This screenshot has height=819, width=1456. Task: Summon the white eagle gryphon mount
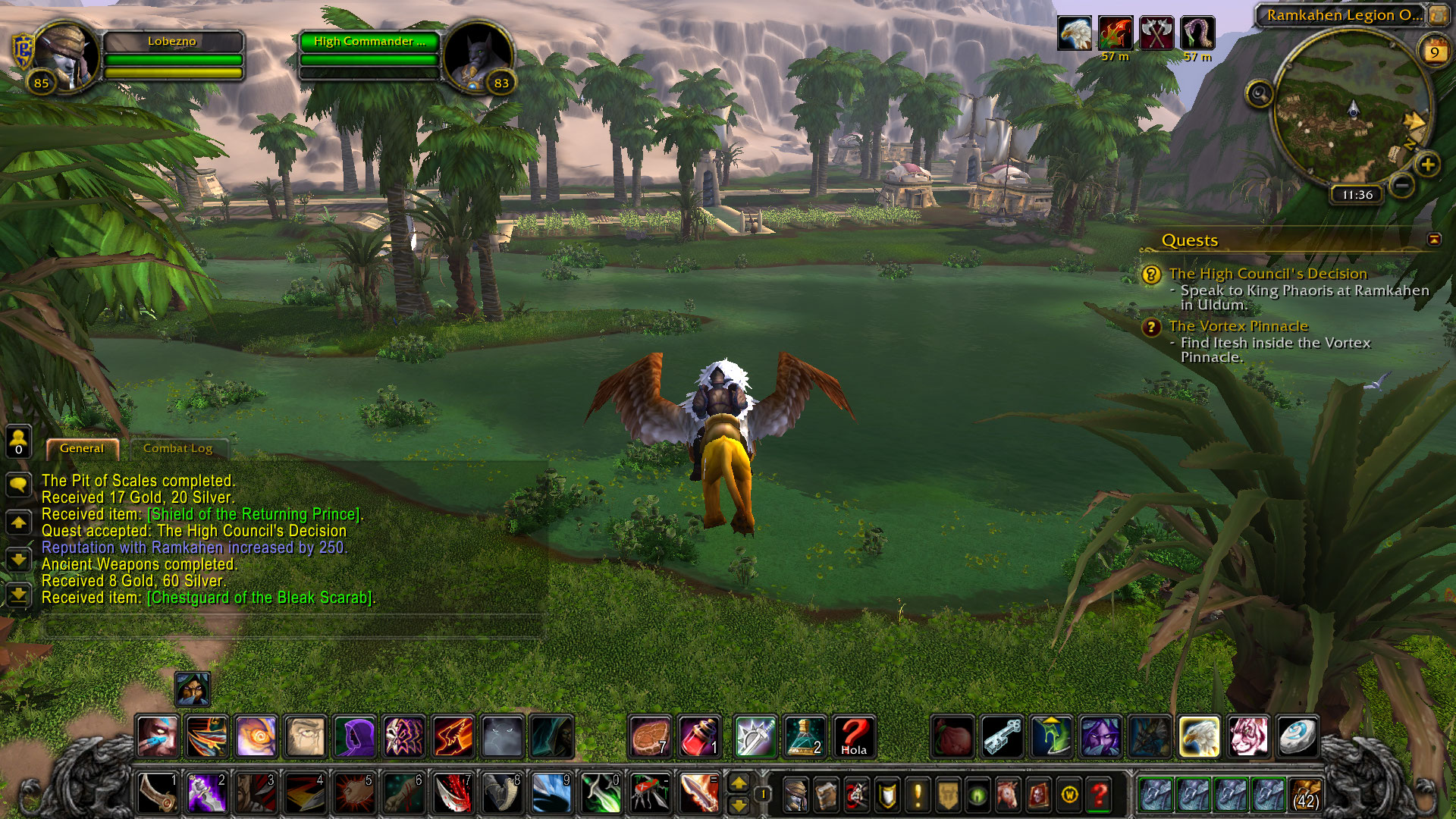[x=1199, y=736]
